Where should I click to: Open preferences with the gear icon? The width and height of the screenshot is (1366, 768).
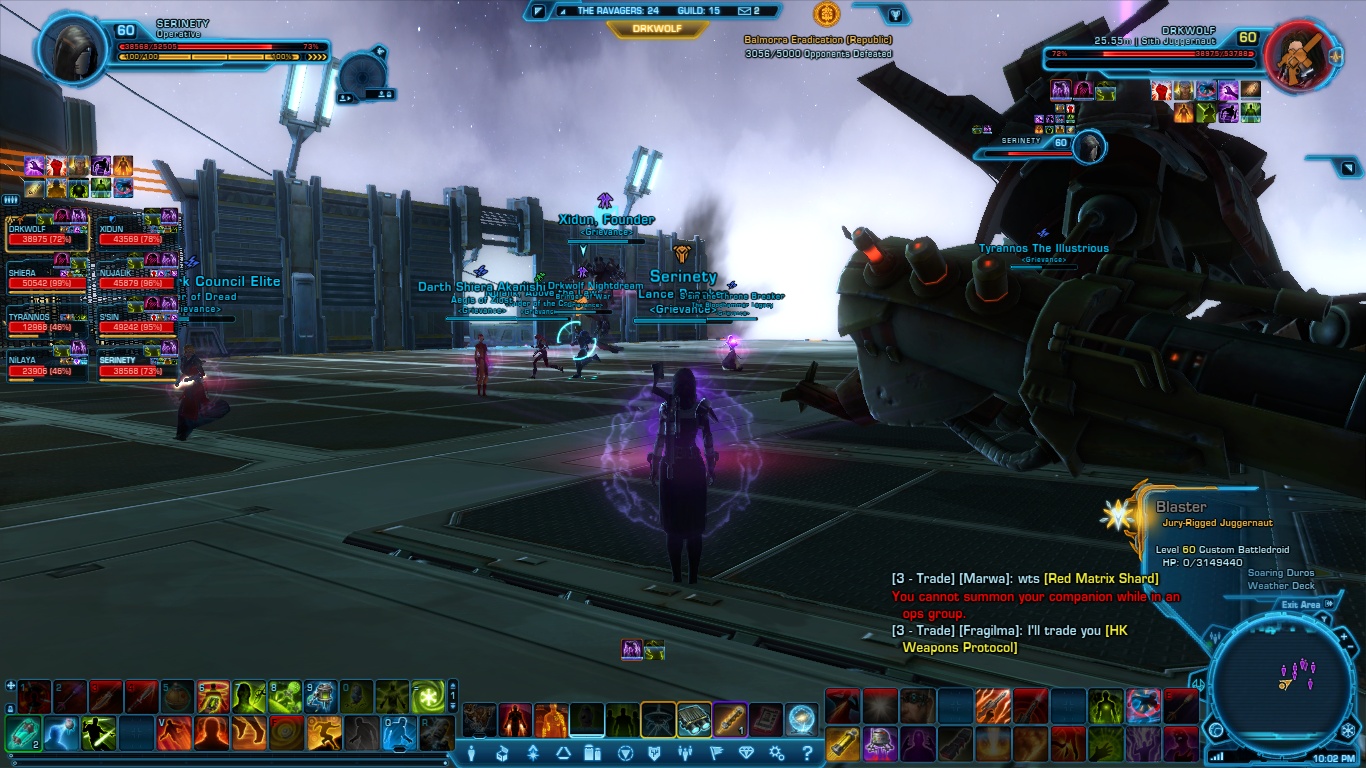pos(777,753)
